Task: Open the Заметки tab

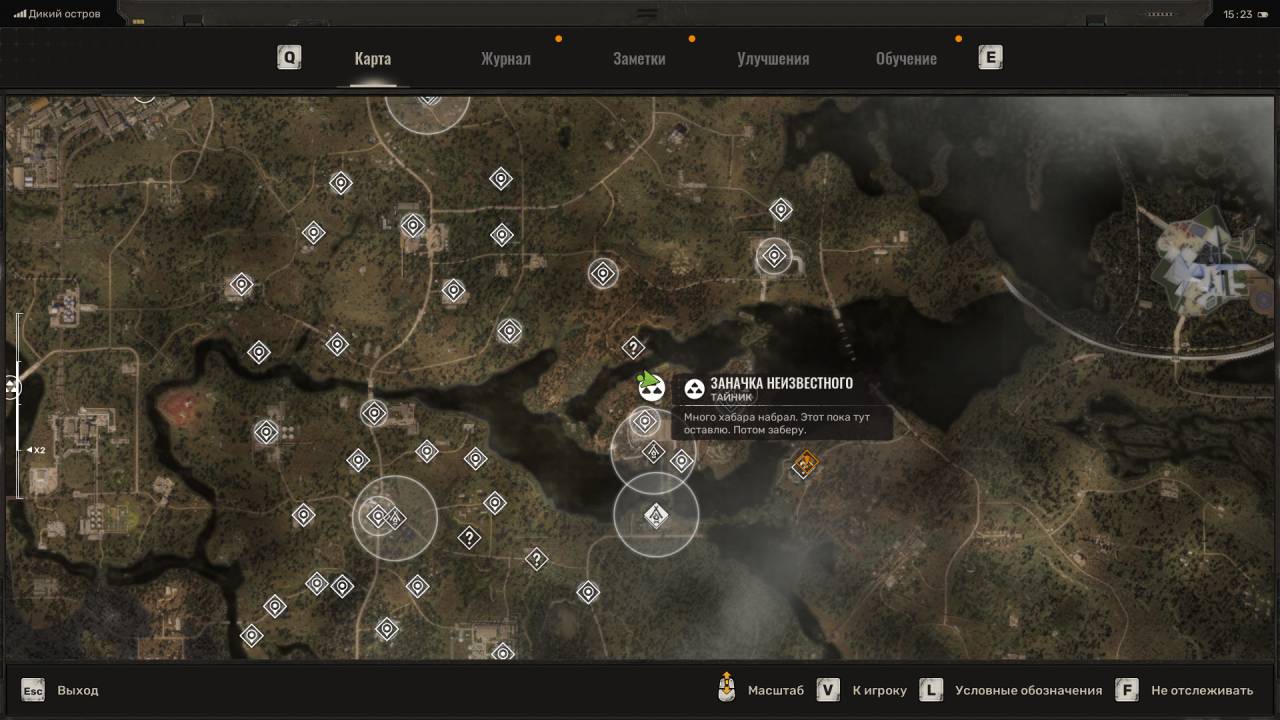Action: coord(639,58)
